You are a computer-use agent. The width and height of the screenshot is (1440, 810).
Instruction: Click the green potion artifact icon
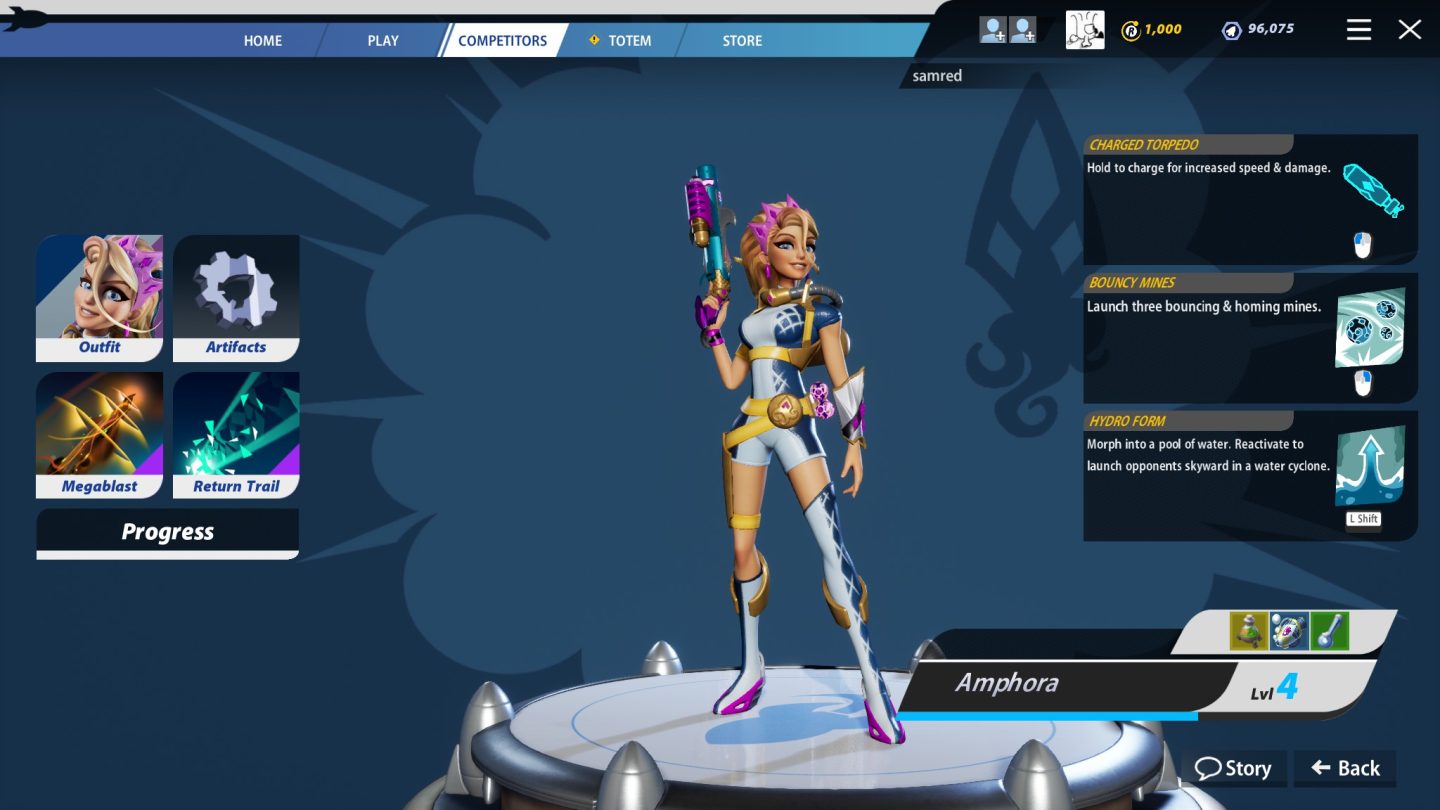pyautogui.click(x=1248, y=632)
